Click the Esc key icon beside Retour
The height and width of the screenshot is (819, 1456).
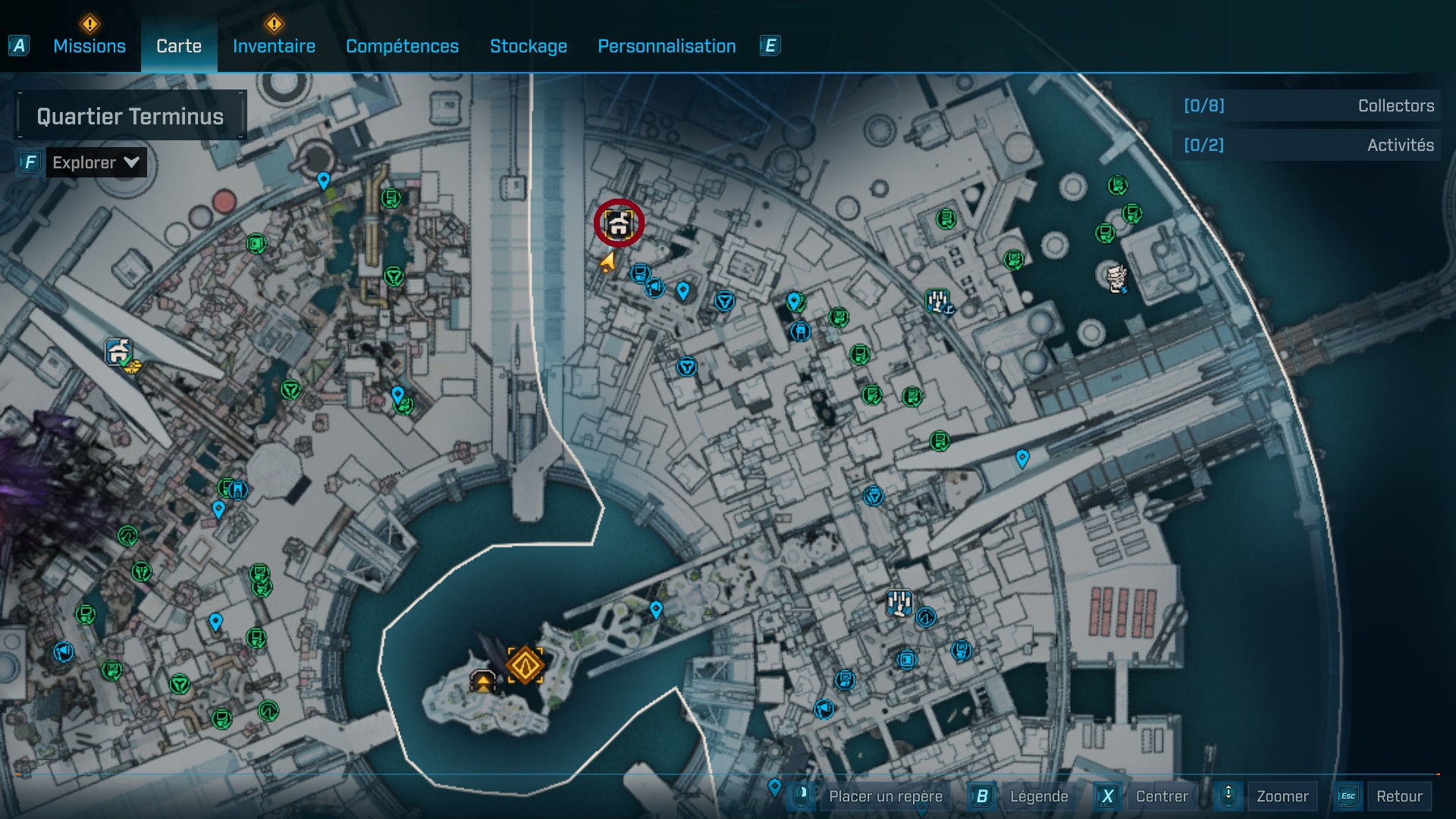pos(1348,796)
